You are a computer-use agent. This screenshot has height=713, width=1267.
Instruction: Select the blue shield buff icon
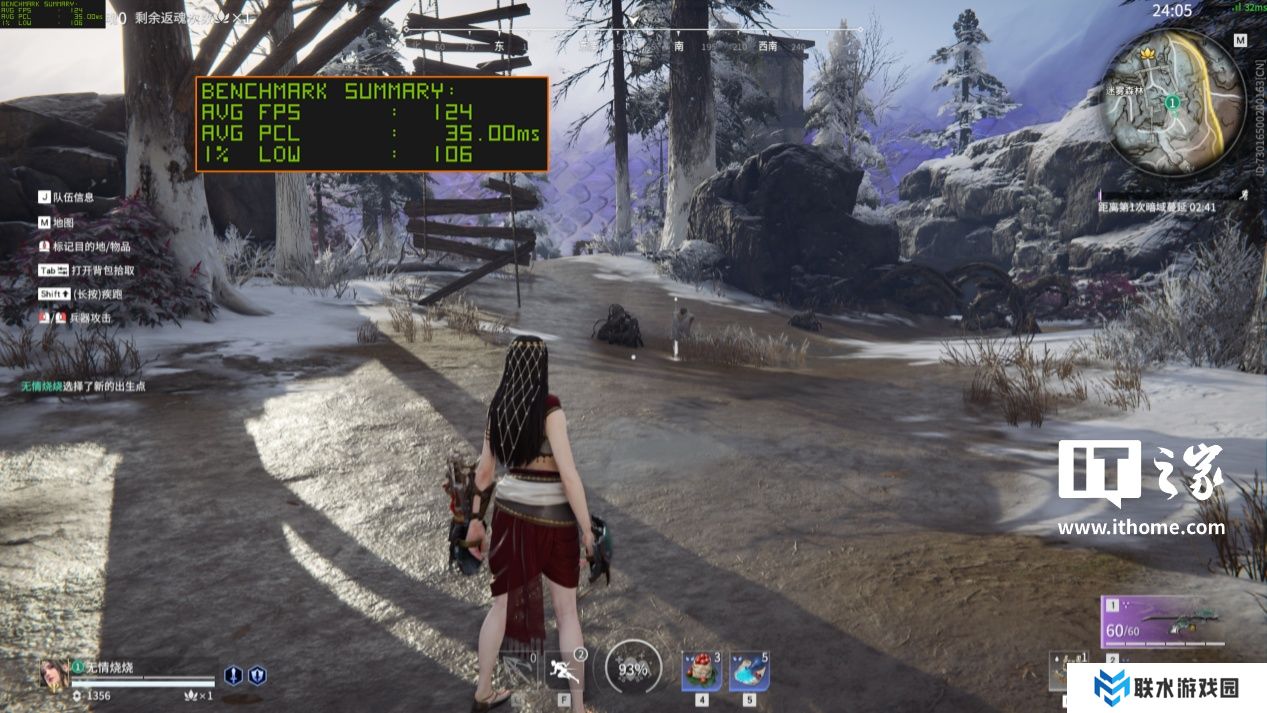(x=257, y=675)
